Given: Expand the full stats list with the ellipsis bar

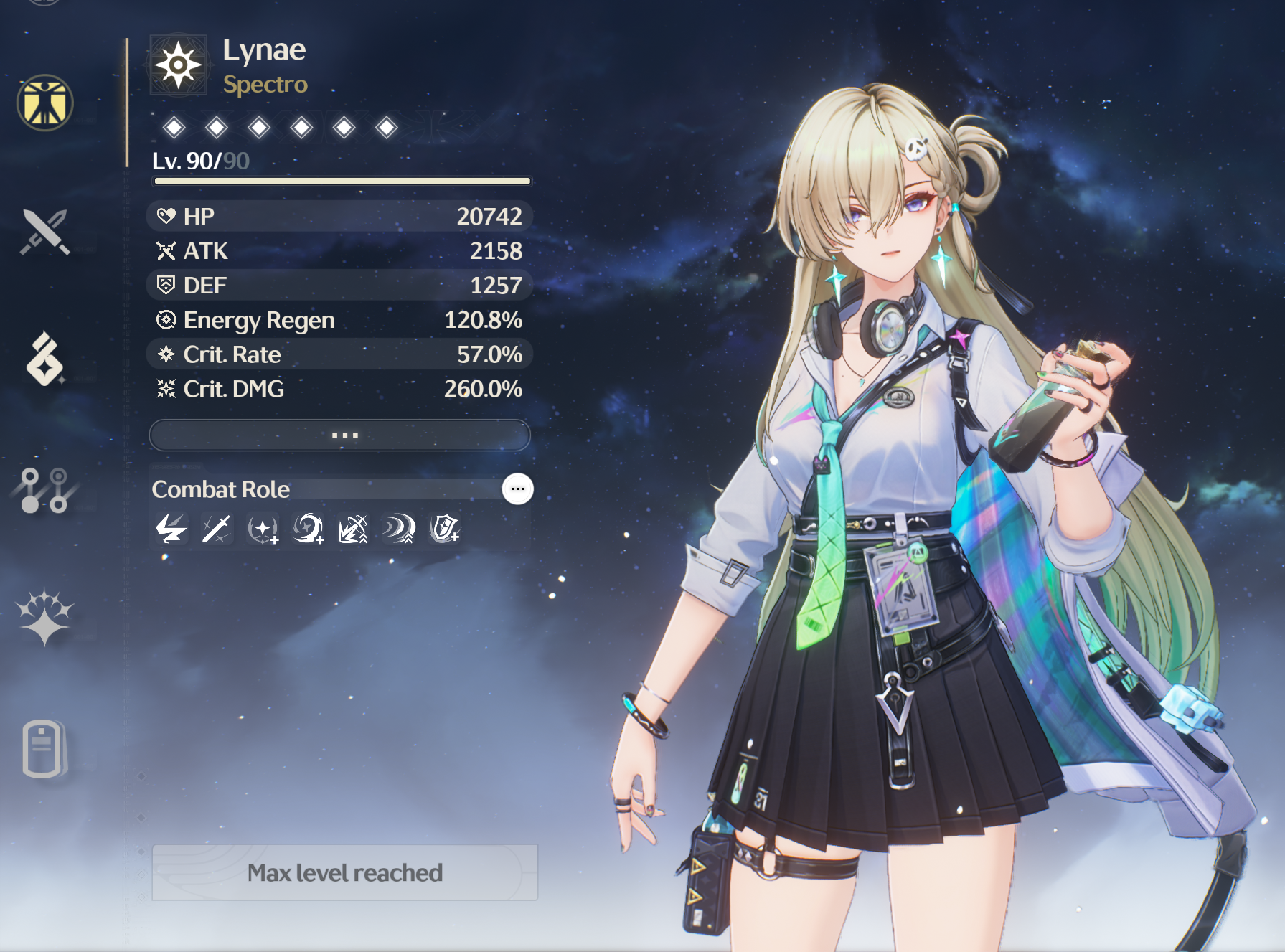Looking at the screenshot, I should 339,435.
